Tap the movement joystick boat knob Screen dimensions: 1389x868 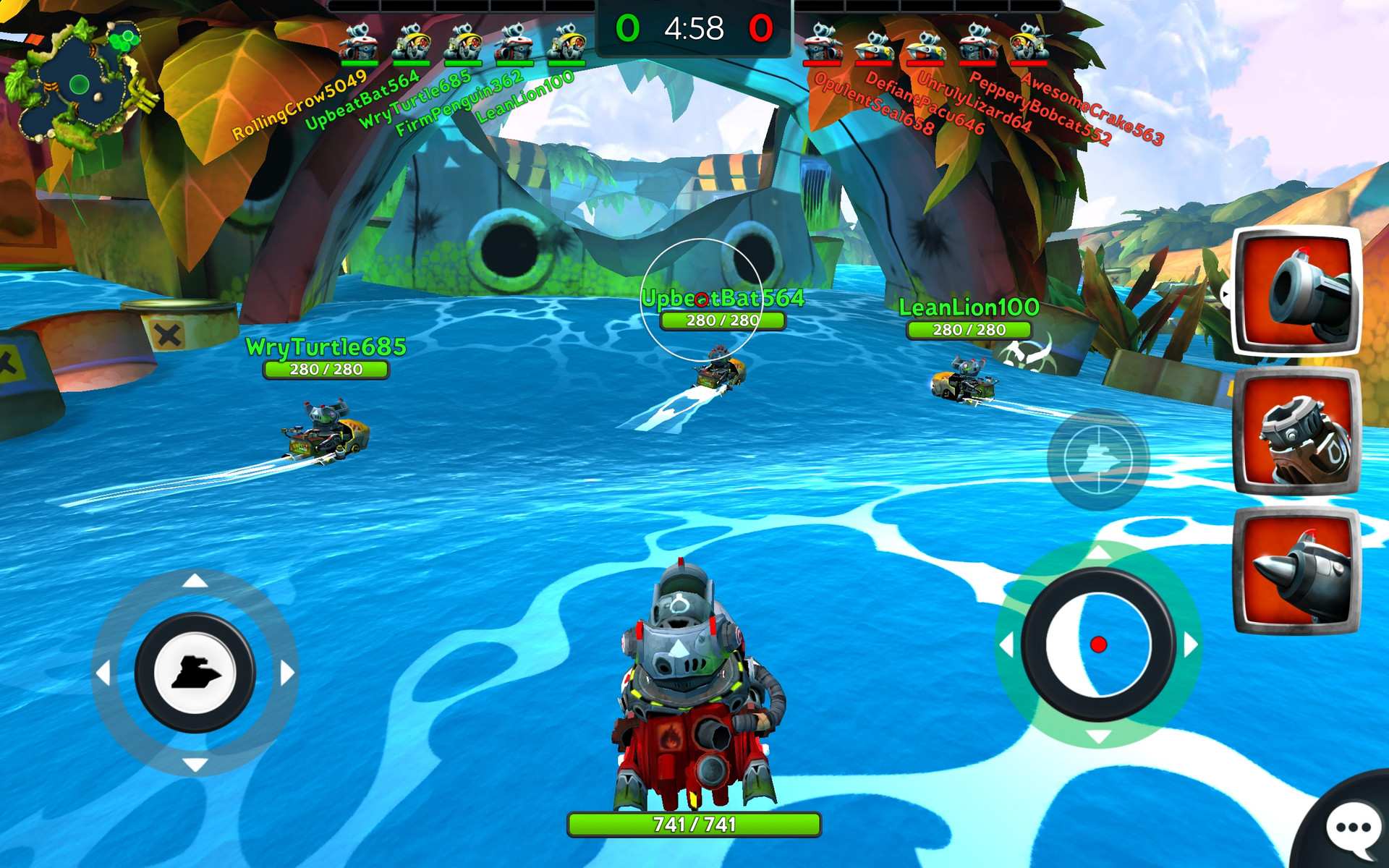pos(195,673)
